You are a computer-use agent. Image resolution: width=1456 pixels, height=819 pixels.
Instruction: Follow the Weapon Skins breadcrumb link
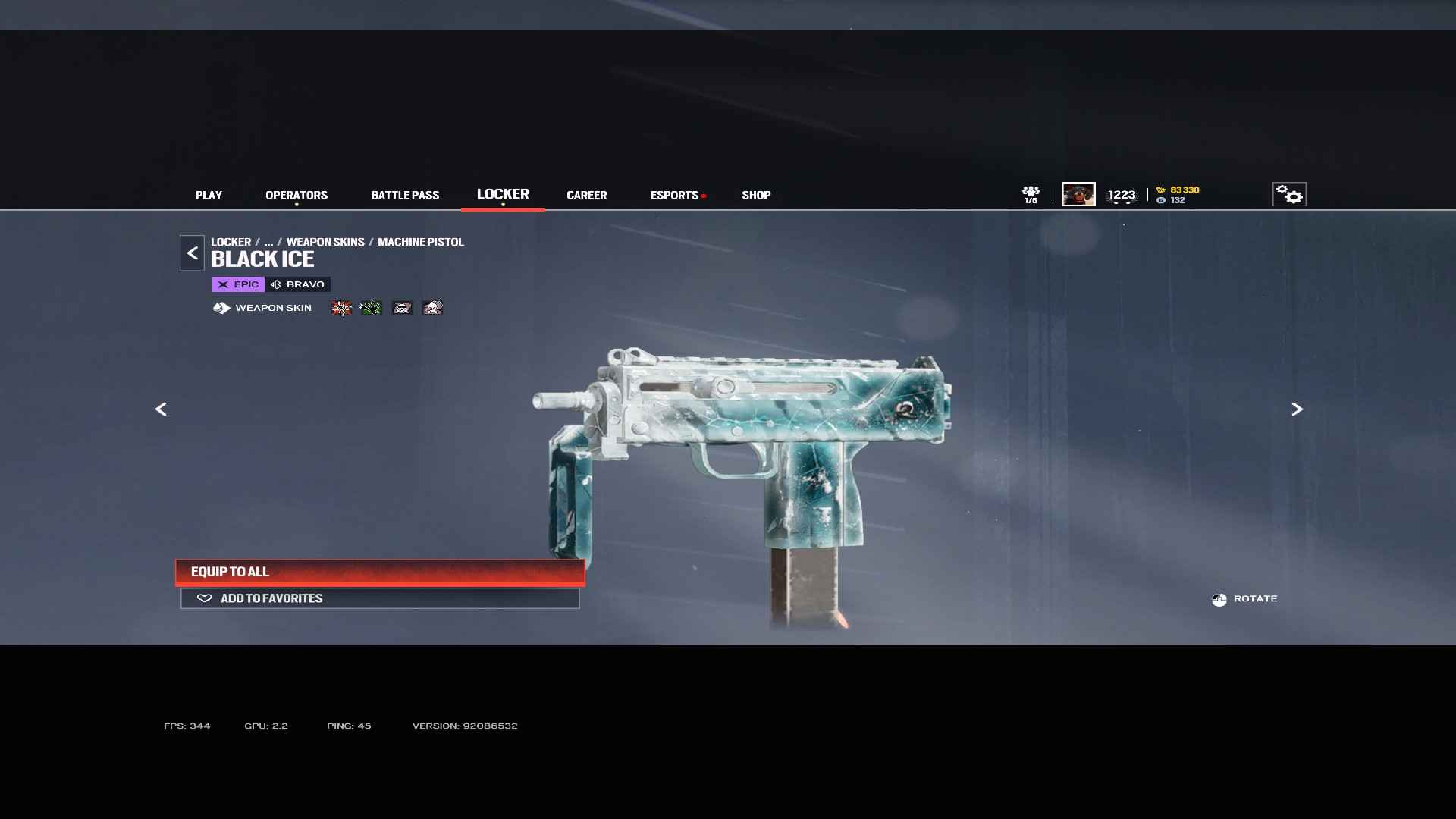[x=325, y=242]
